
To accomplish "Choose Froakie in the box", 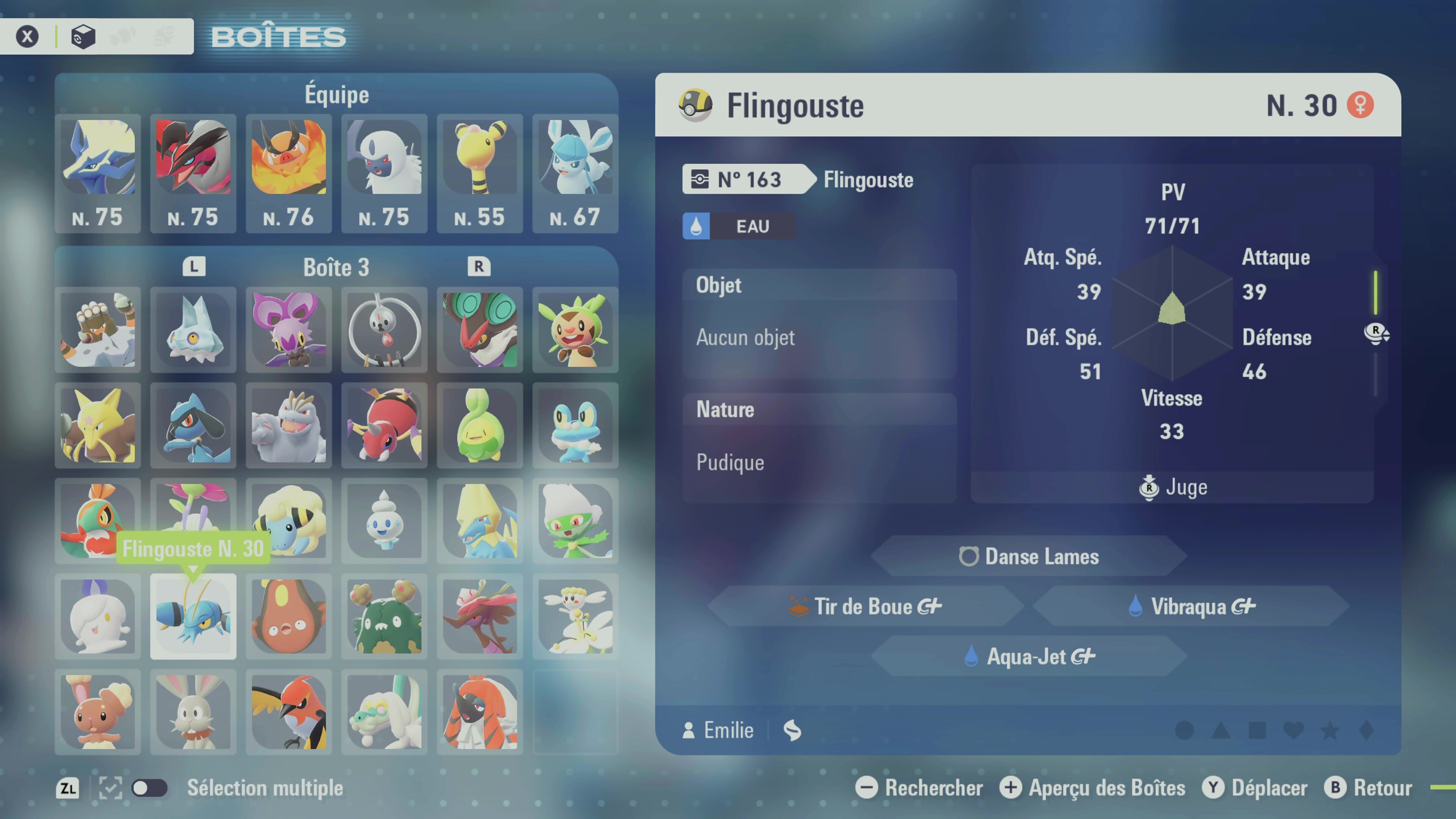I will (x=576, y=425).
